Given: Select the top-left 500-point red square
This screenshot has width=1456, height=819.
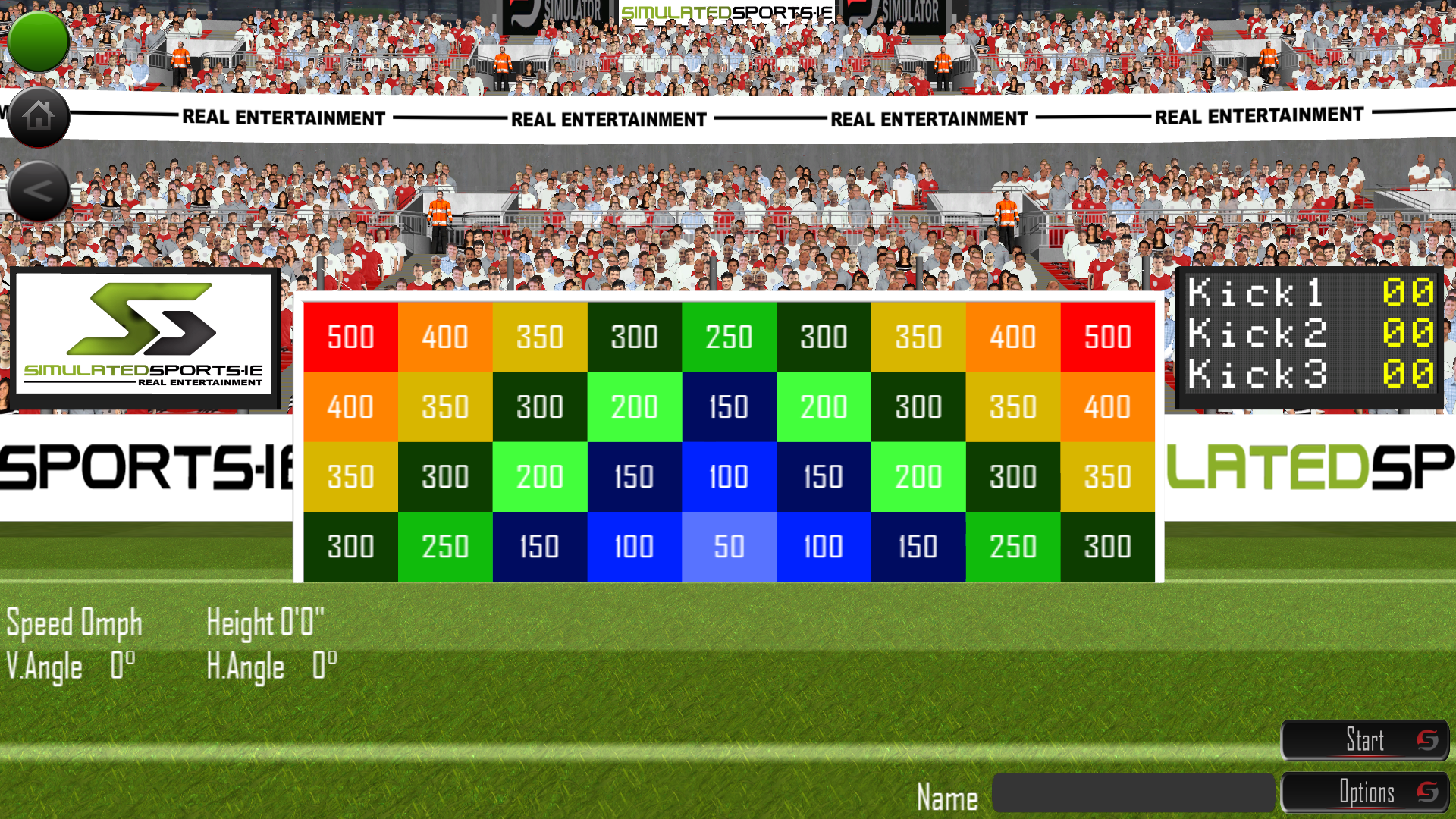Looking at the screenshot, I should click(x=350, y=337).
